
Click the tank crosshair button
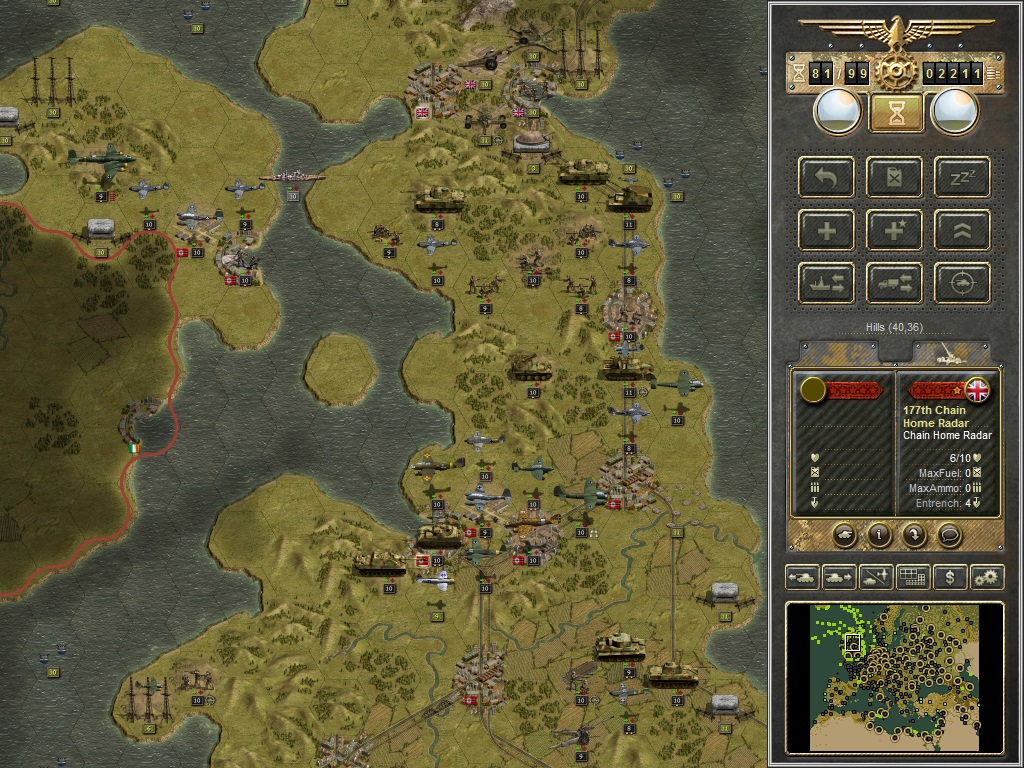point(962,283)
